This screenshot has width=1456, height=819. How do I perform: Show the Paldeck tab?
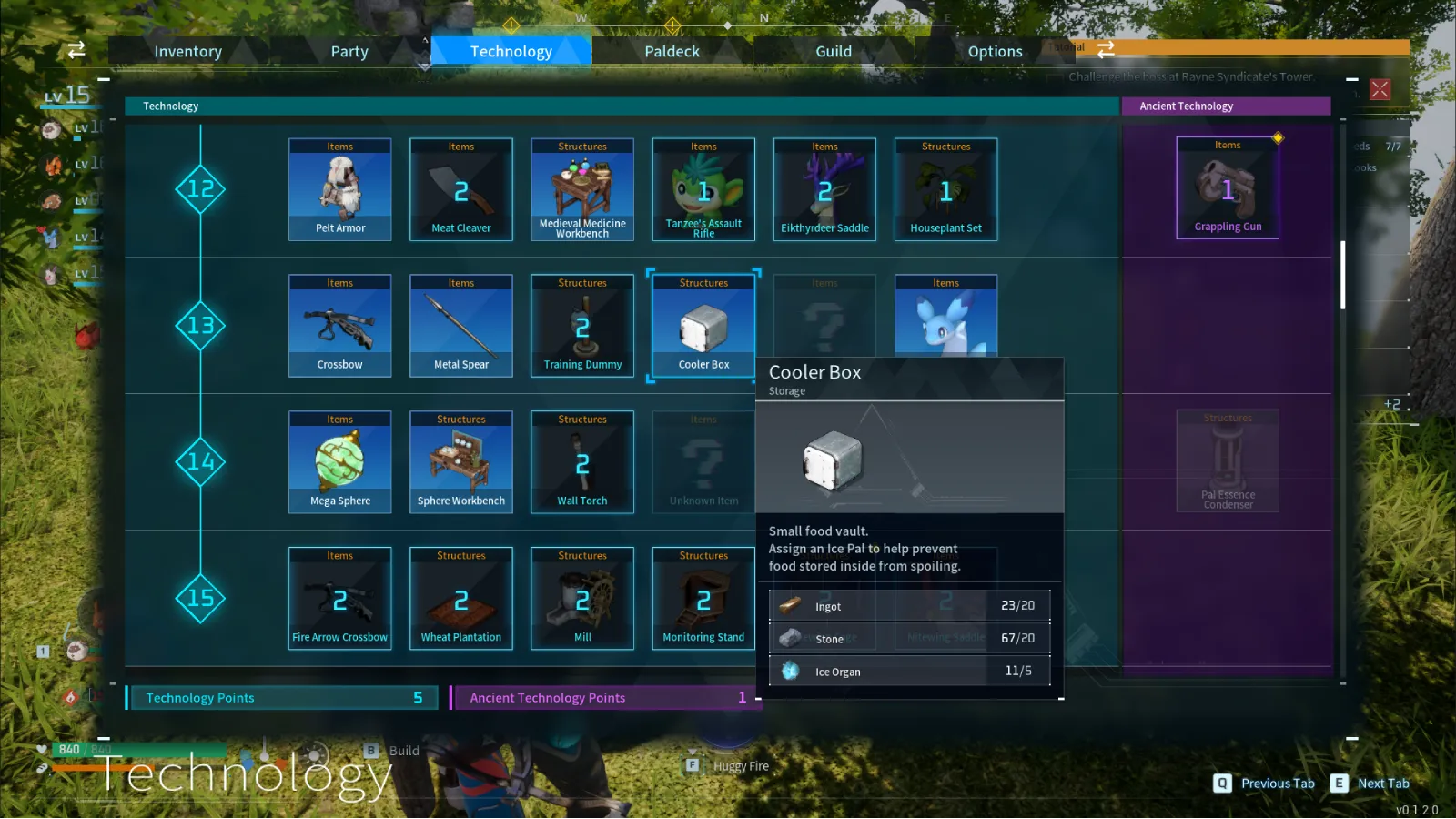click(x=672, y=52)
